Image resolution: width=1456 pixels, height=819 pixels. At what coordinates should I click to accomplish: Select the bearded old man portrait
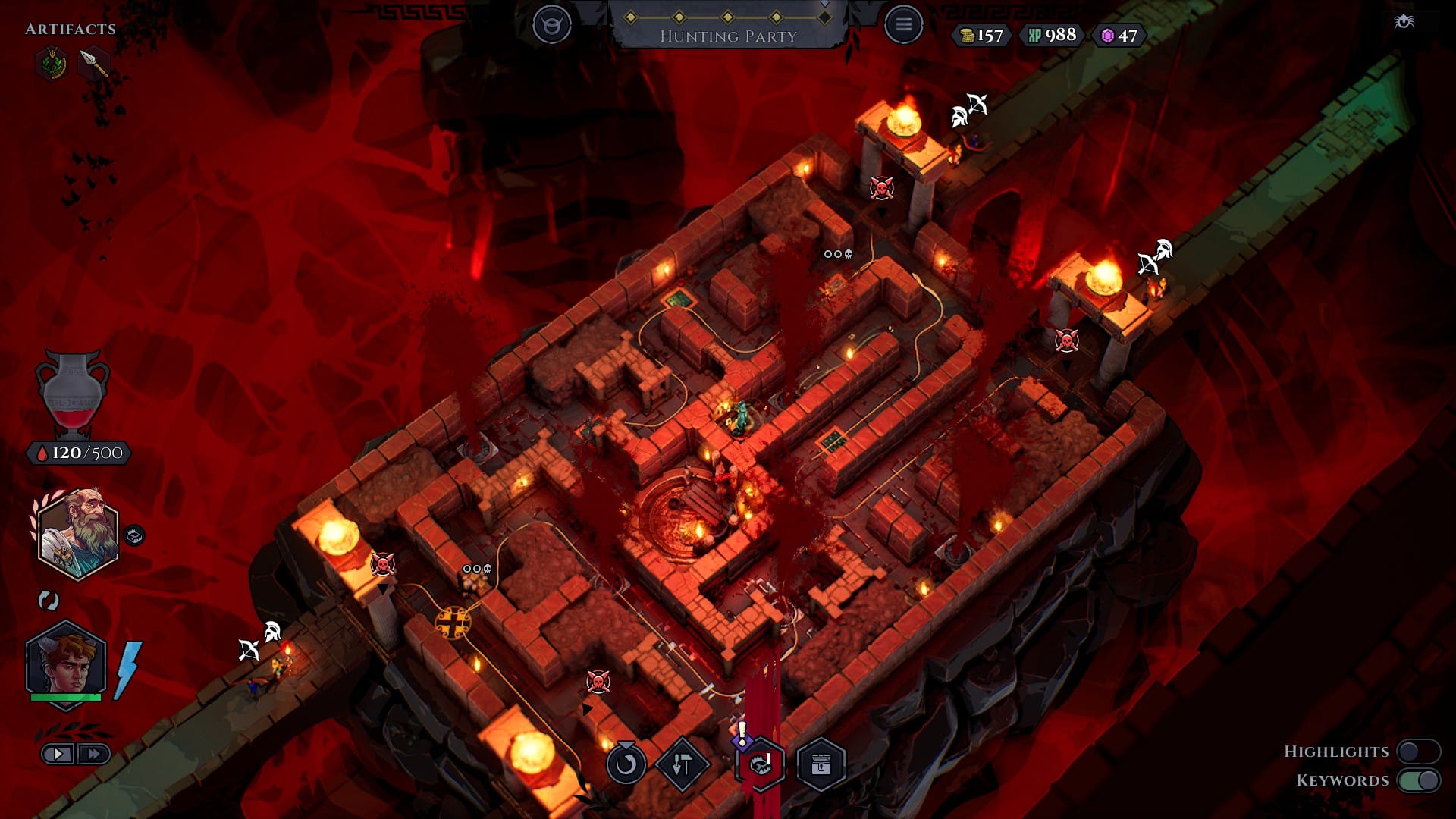pyautogui.click(x=77, y=534)
